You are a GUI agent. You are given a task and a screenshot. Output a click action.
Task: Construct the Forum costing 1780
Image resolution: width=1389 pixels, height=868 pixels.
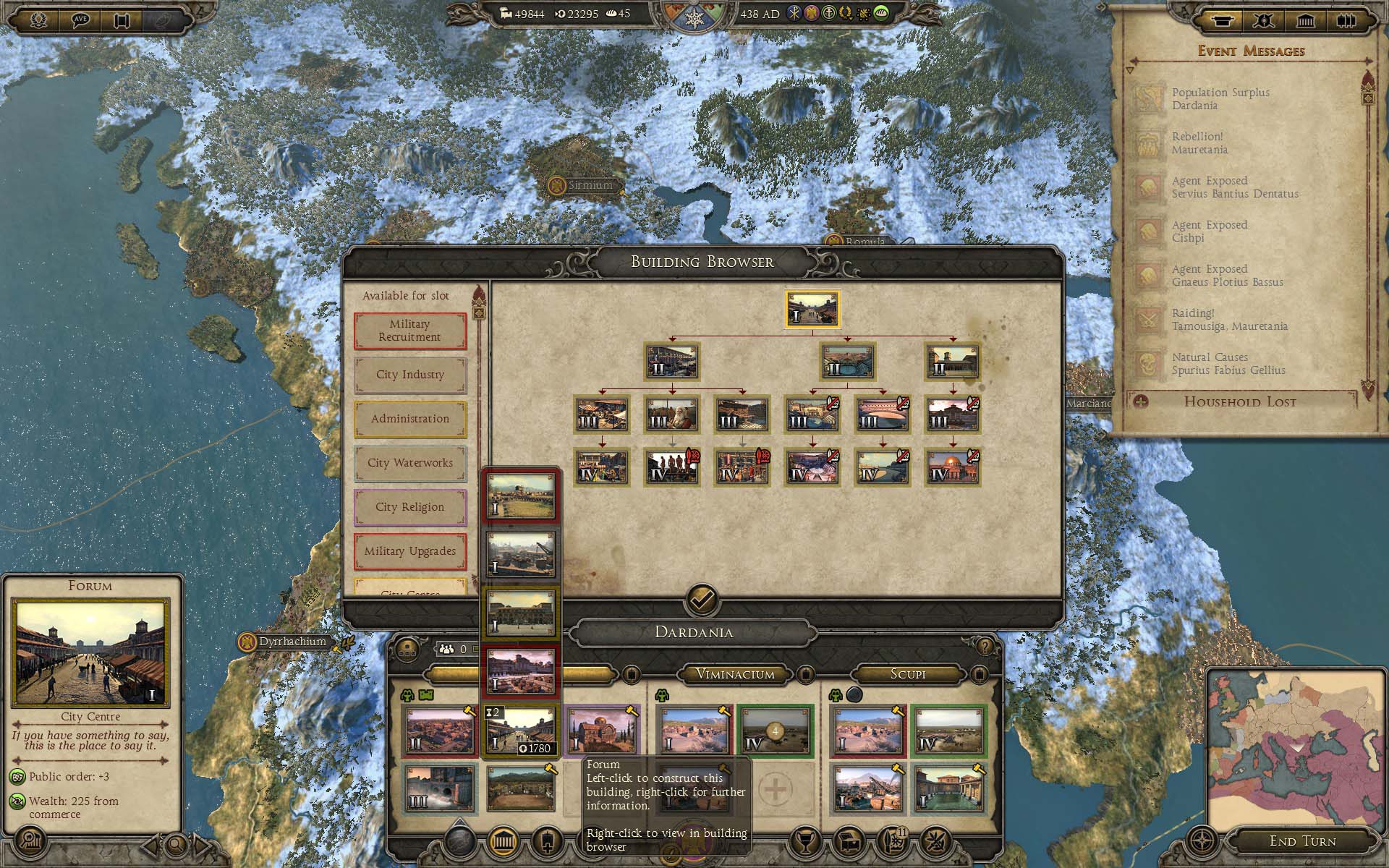tap(520, 731)
